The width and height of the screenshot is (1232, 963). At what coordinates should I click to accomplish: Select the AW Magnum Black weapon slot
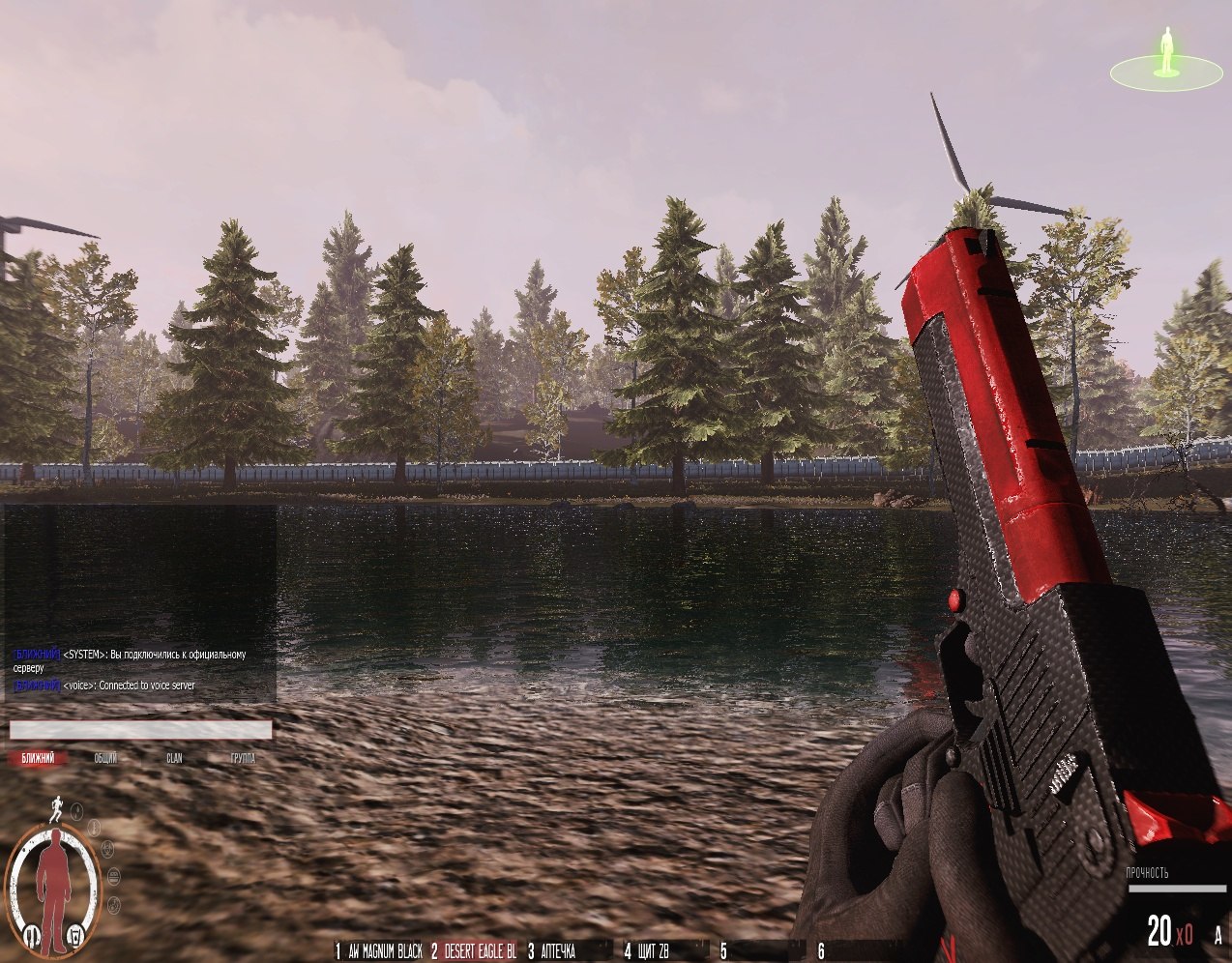coord(378,952)
